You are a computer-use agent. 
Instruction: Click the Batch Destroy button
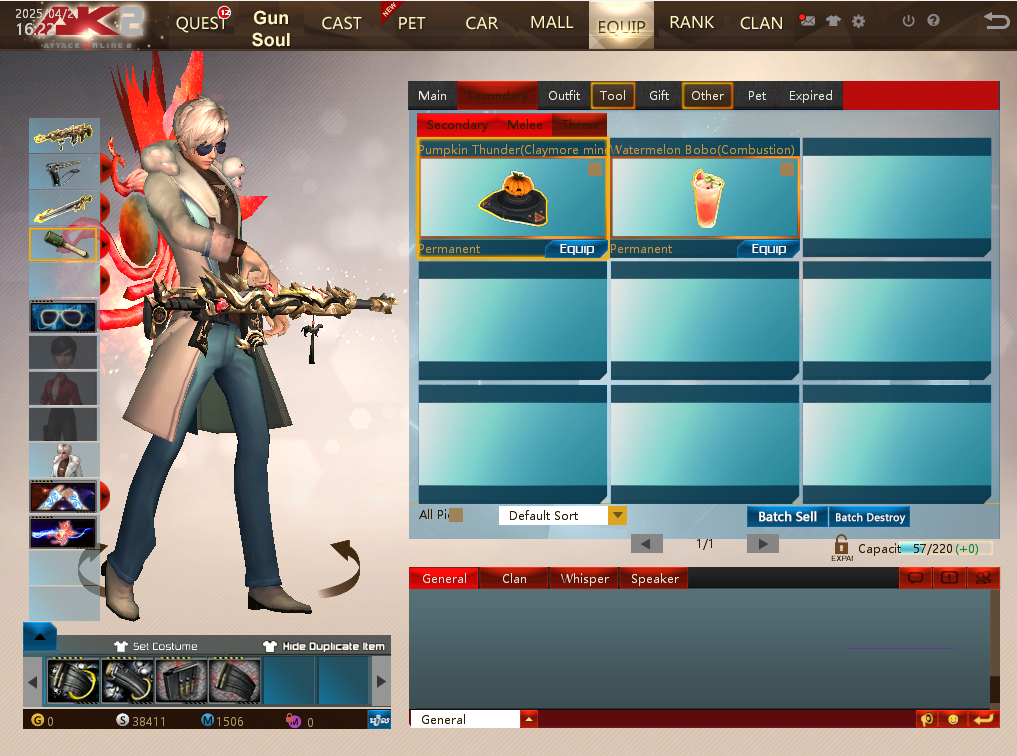(870, 517)
